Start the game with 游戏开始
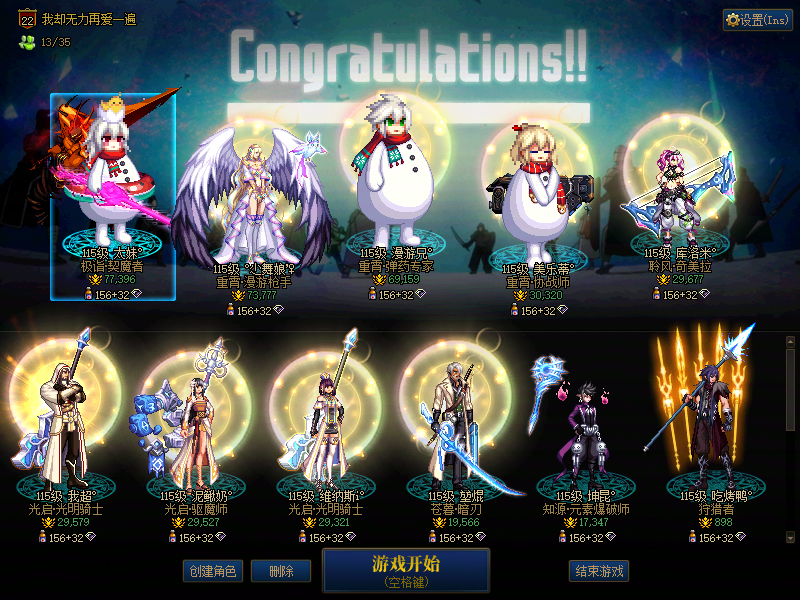The width and height of the screenshot is (800, 600). pos(405,570)
